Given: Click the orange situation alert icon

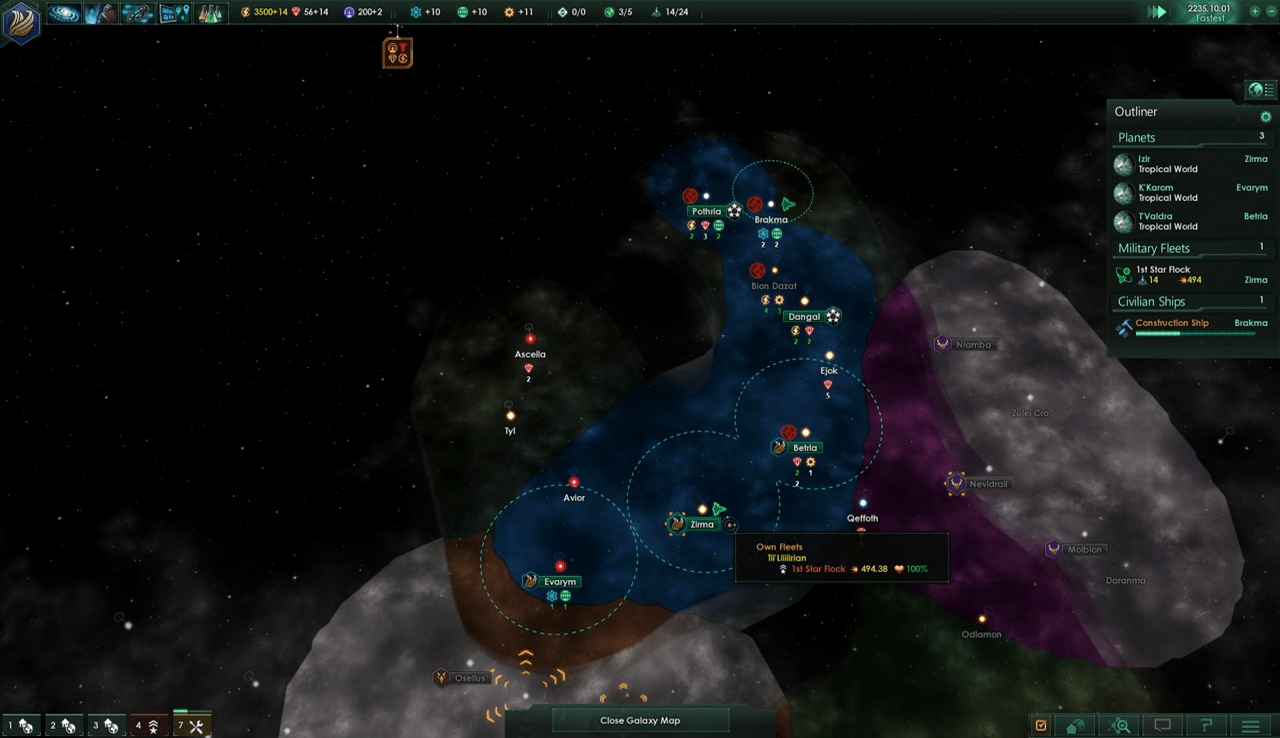Looking at the screenshot, I should click(x=397, y=52).
